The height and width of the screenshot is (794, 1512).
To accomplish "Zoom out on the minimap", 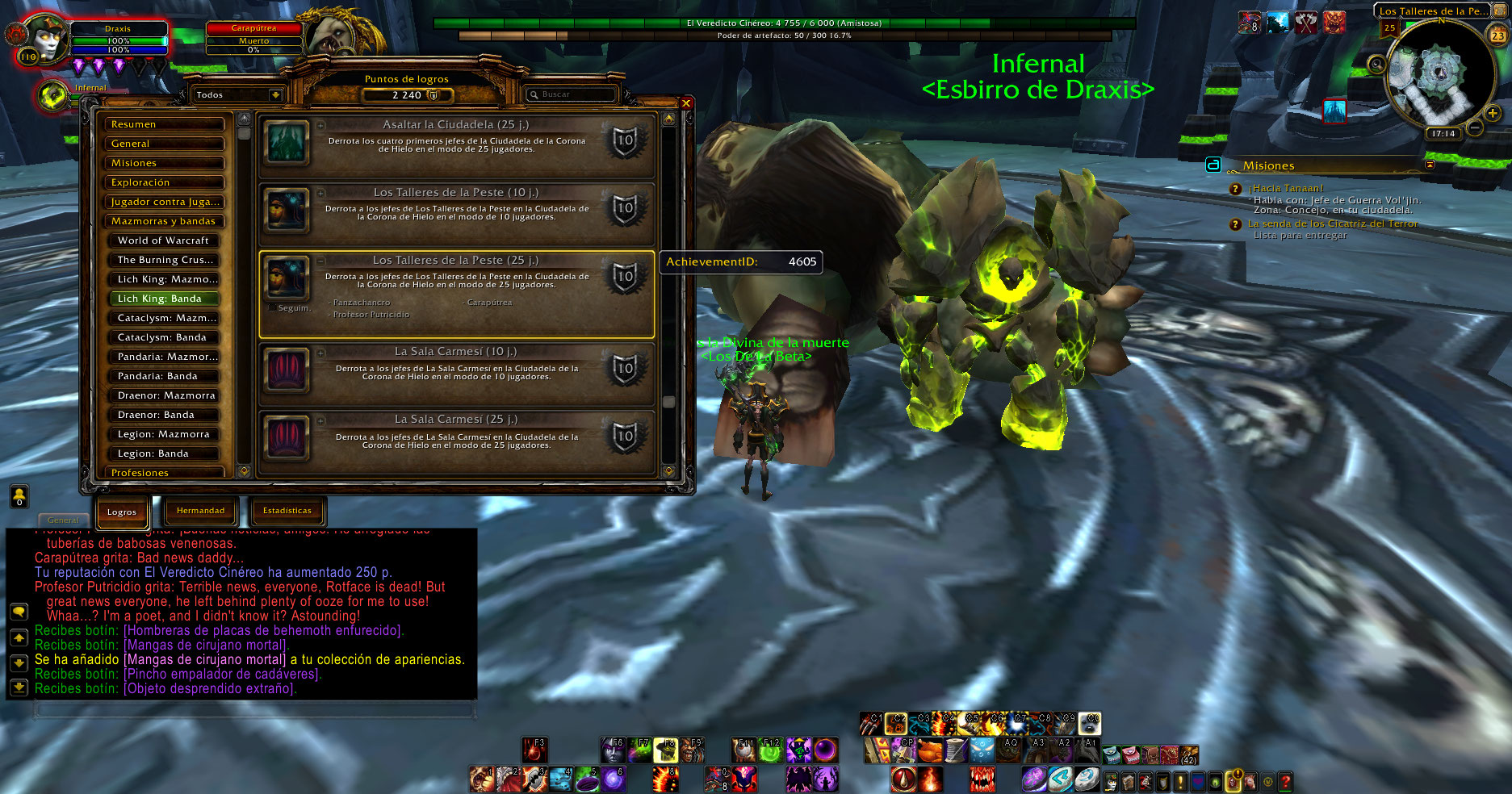I will [x=1474, y=127].
